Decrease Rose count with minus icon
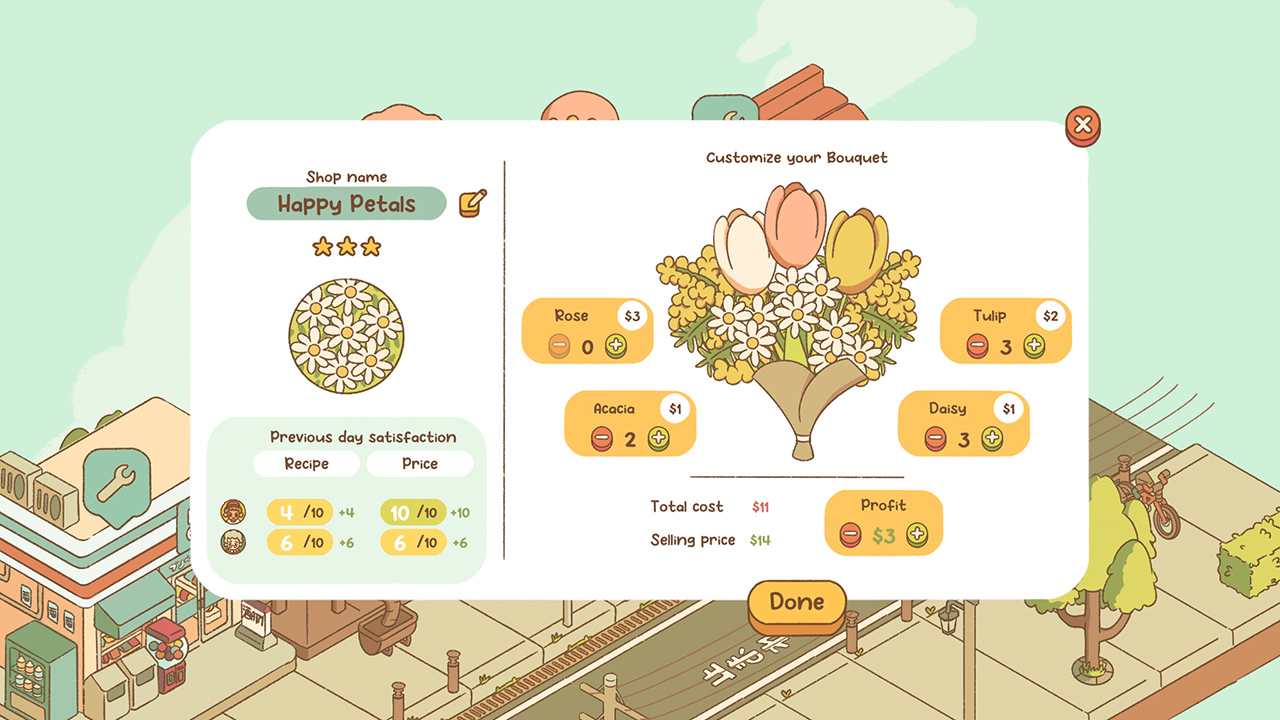Screen dimensions: 1280x720 click(560, 347)
